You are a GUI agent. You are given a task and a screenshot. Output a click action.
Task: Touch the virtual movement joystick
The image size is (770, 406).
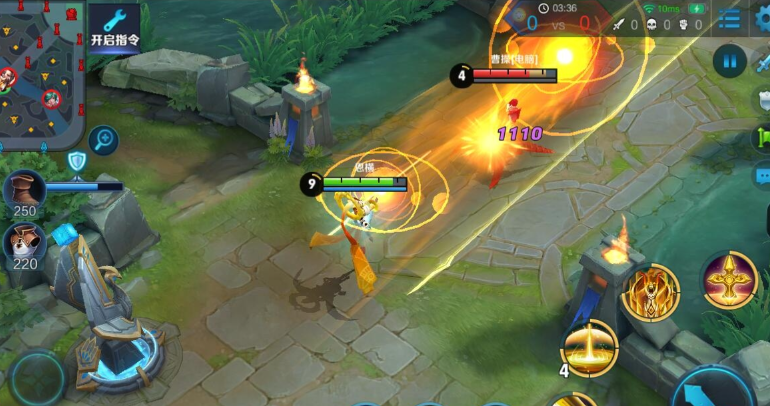click(x=38, y=379)
